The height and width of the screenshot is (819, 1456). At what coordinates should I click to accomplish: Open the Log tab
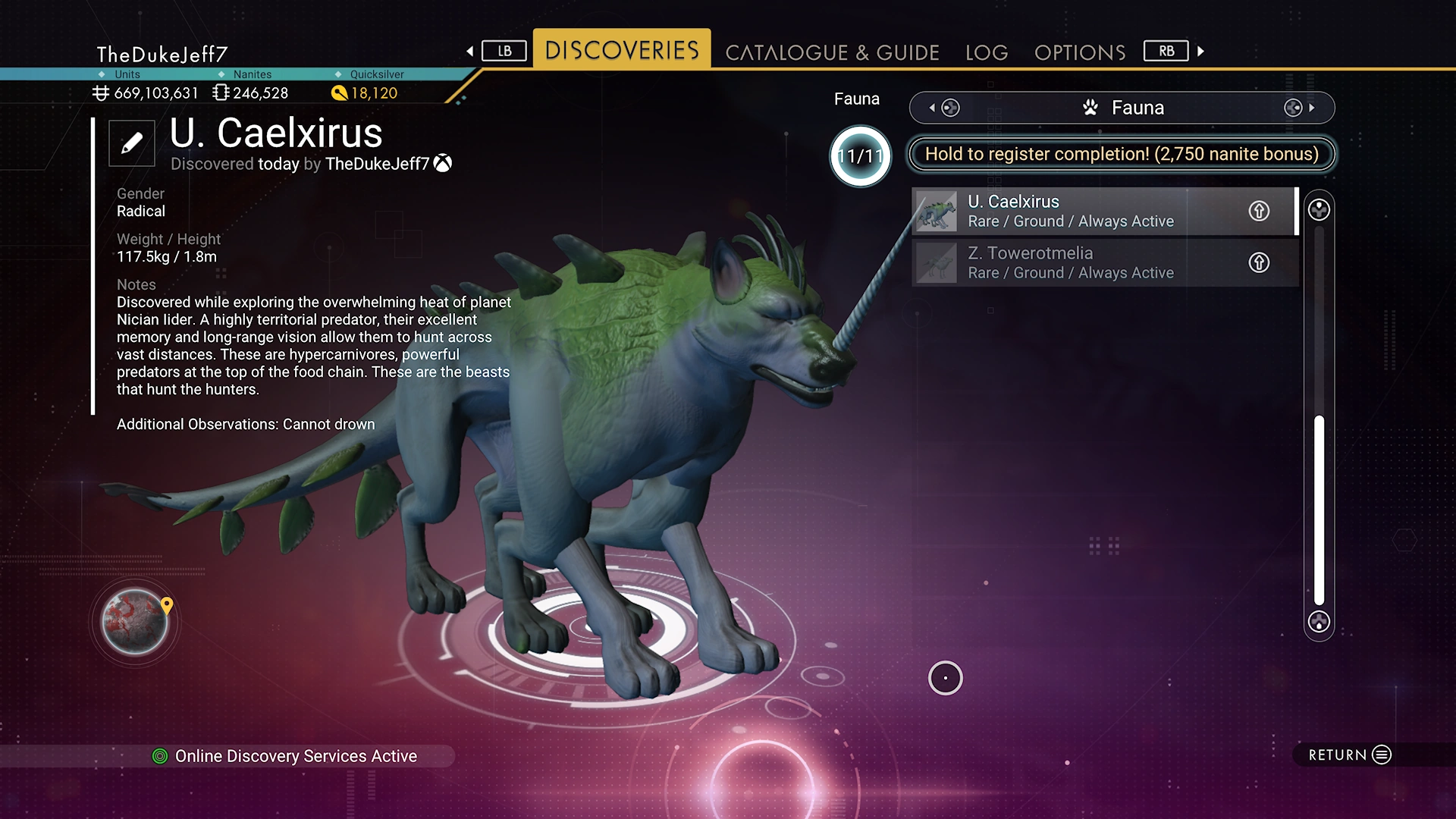point(987,52)
